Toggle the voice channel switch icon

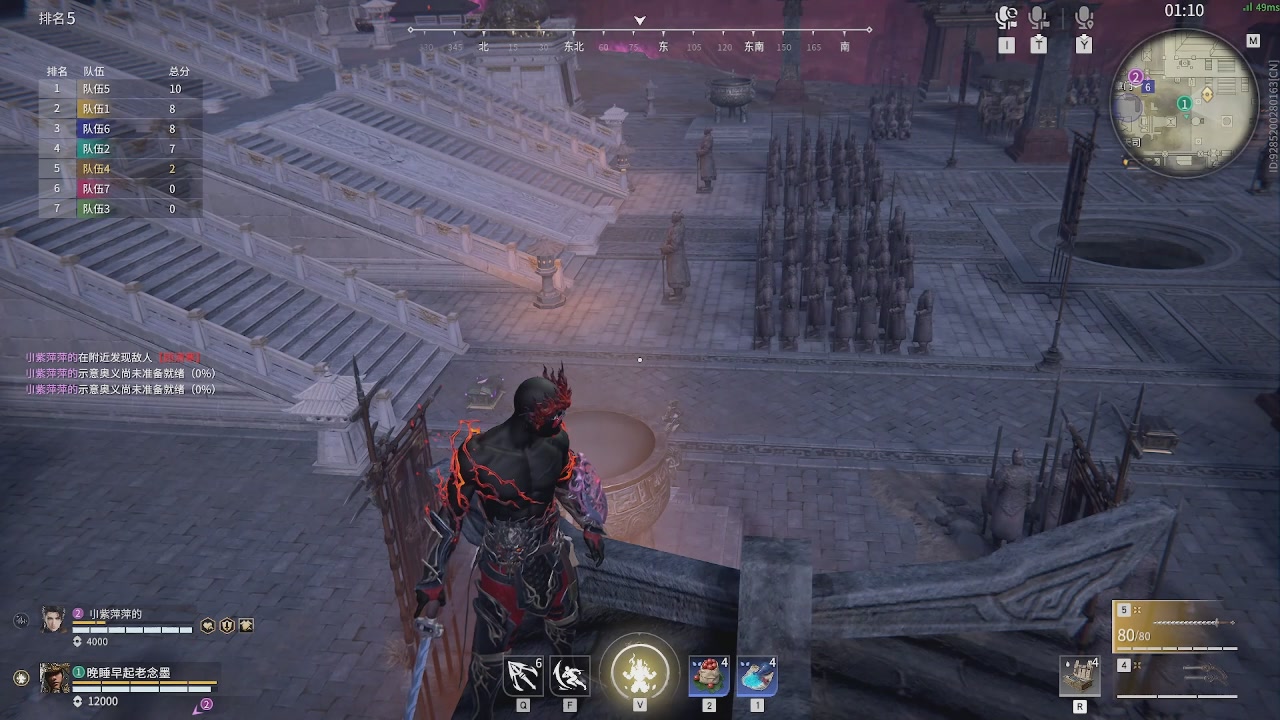click(x=1006, y=18)
